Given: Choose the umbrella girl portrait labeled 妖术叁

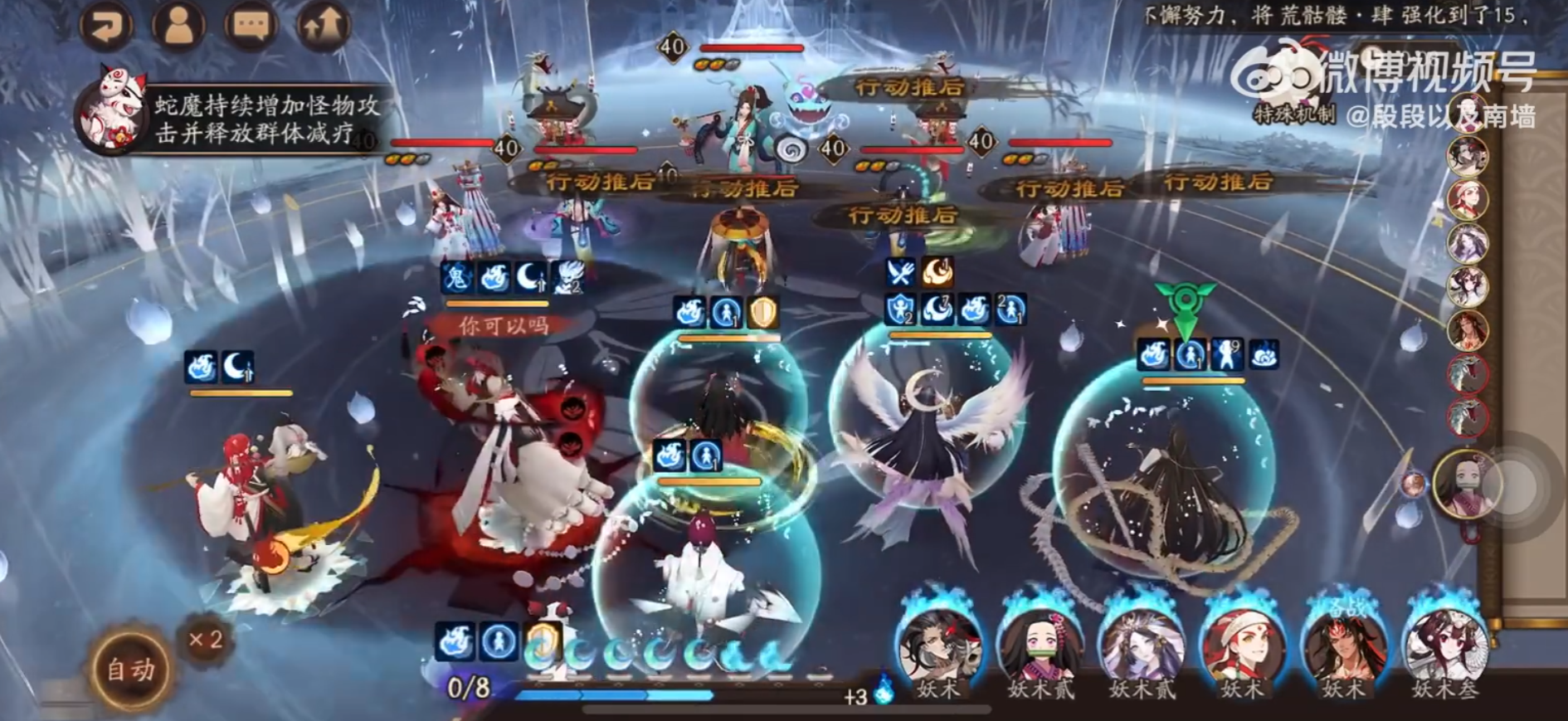Looking at the screenshot, I should click(x=1445, y=647).
